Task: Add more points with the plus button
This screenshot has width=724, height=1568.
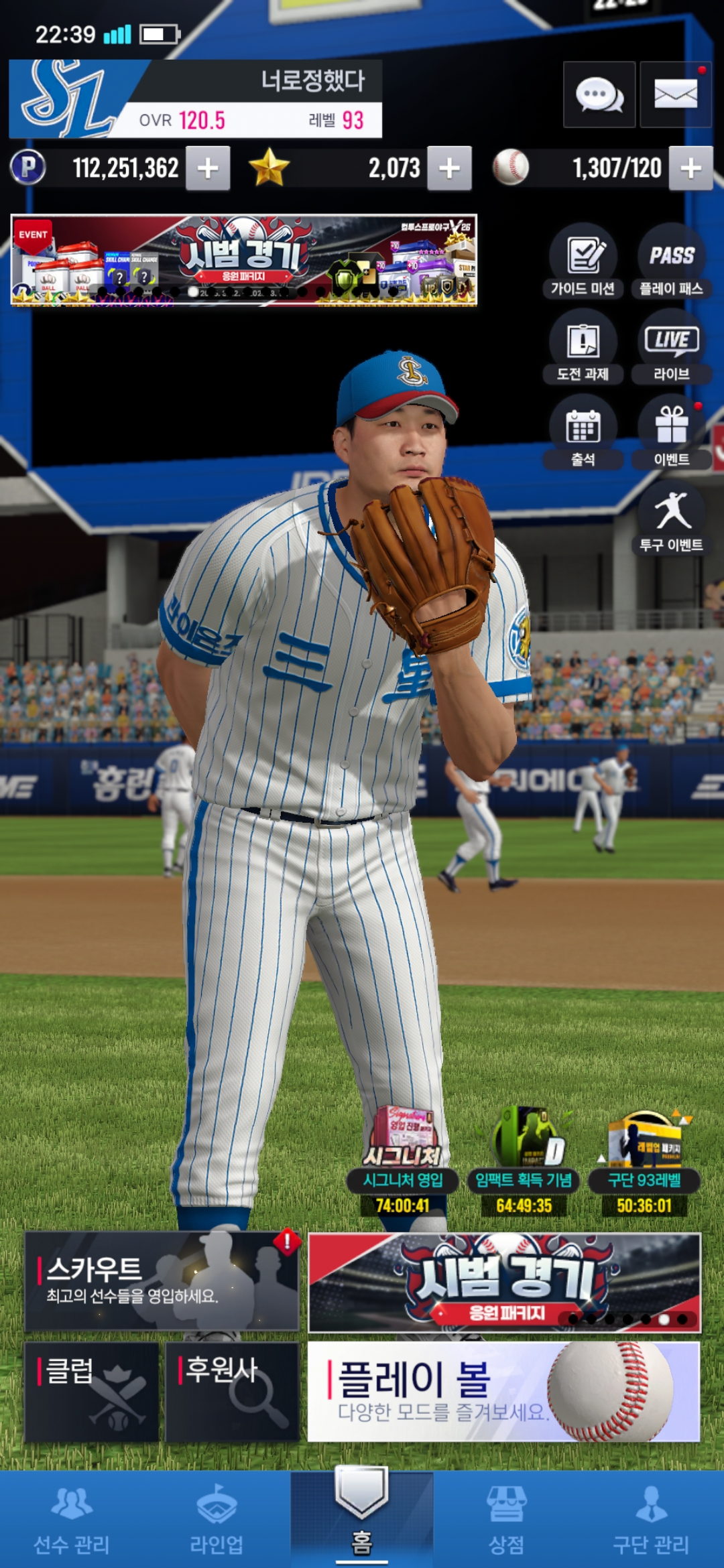Action: coord(208,168)
